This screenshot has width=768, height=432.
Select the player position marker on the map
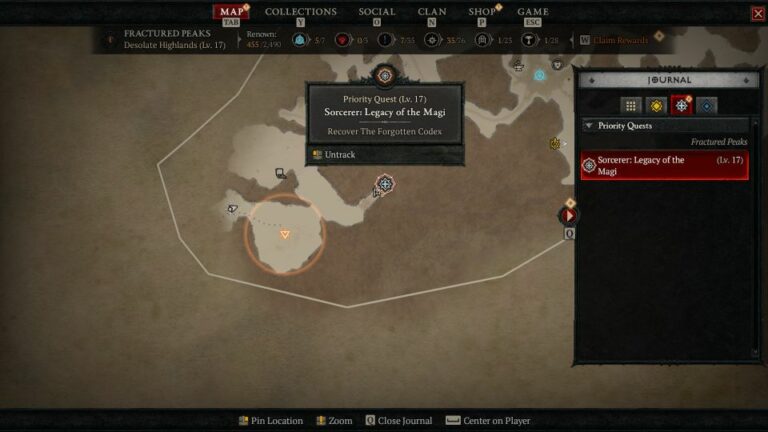point(285,233)
